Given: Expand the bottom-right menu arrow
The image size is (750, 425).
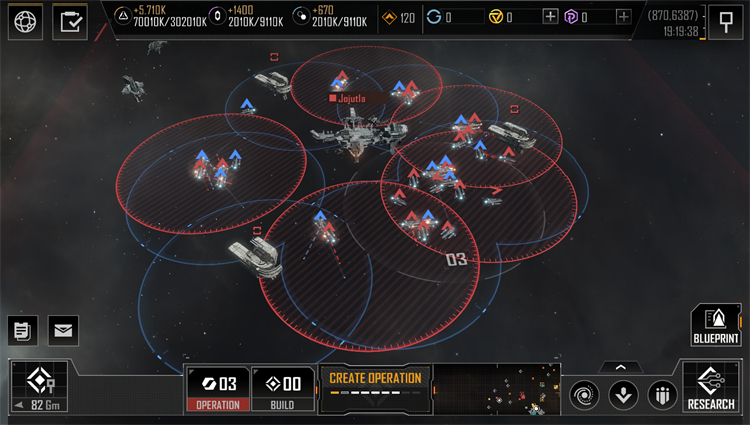Looking at the screenshot, I should tap(620, 367).
